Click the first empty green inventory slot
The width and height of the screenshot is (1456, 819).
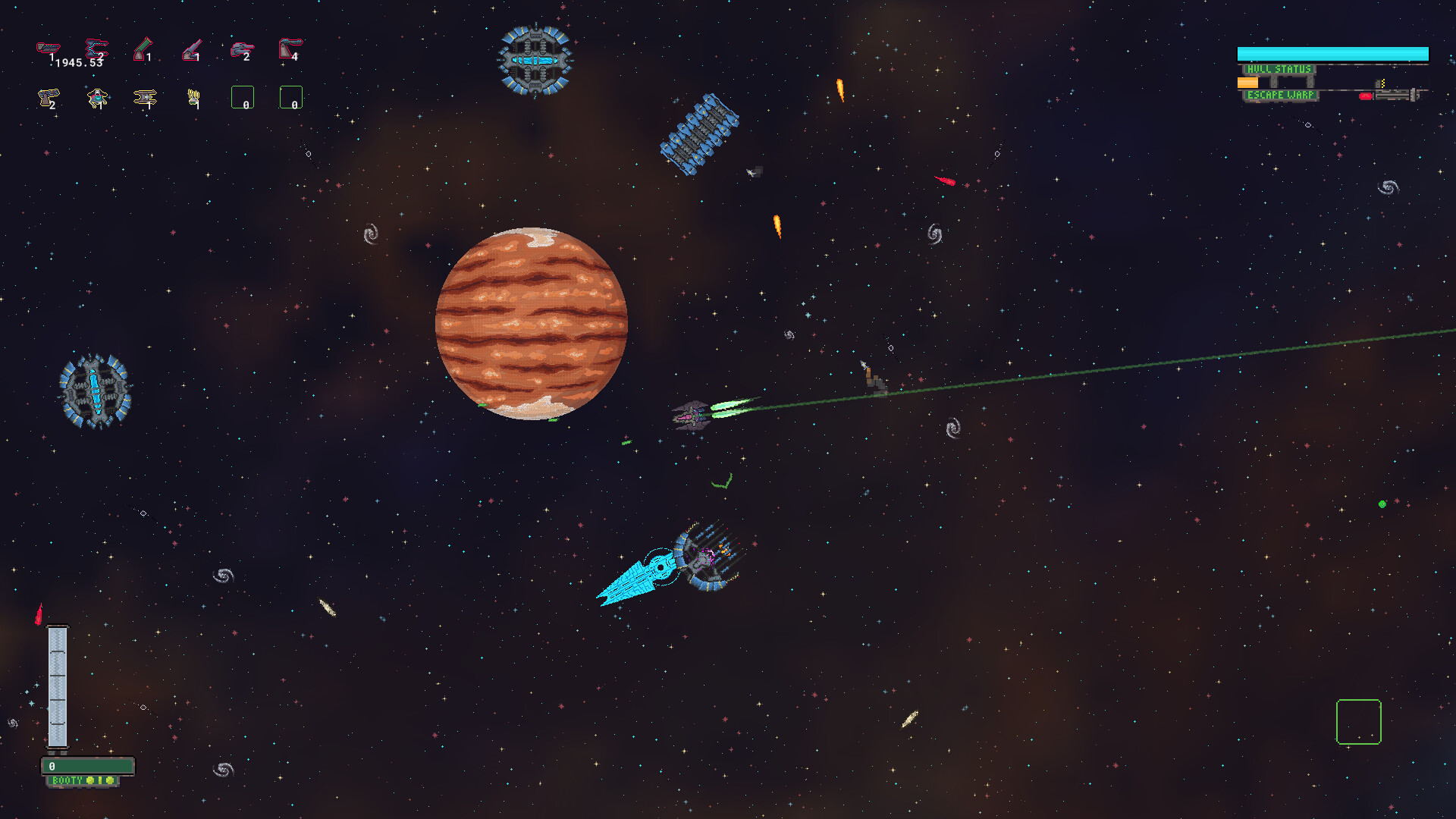[243, 97]
